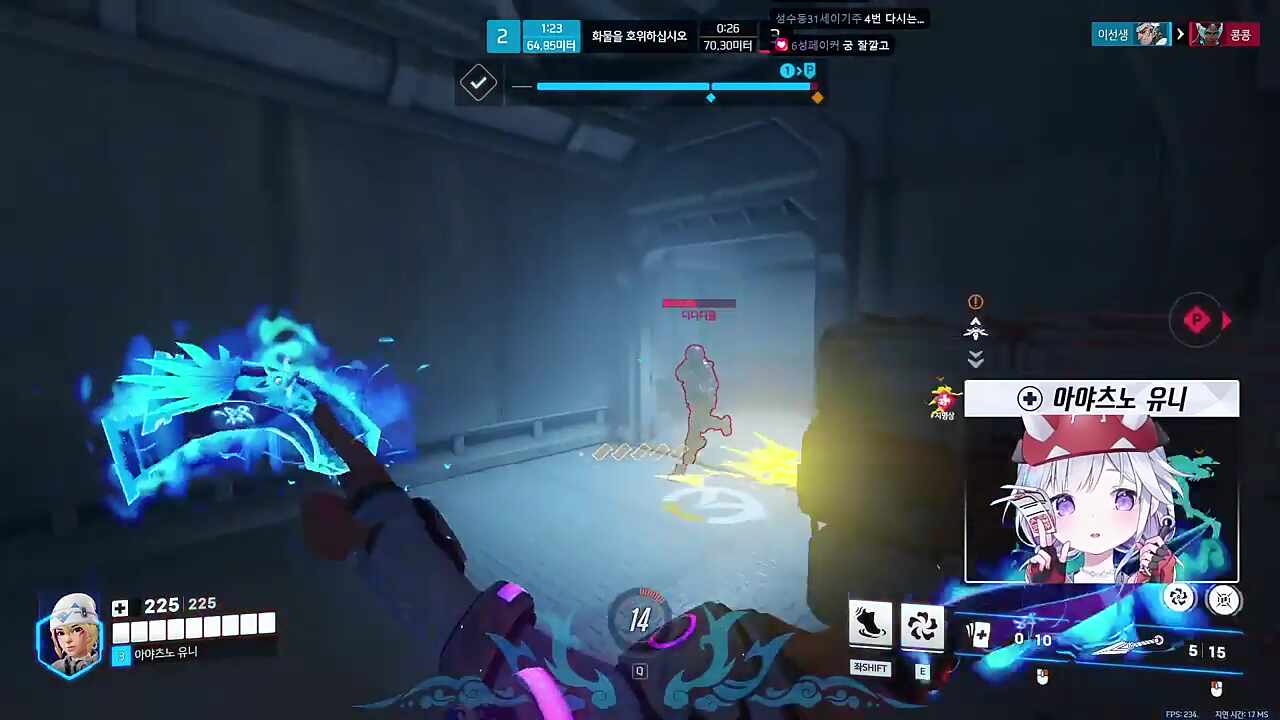This screenshot has width=1280, height=720.
Task: Click the circular P ping icon on the right
Action: [x=1197, y=320]
